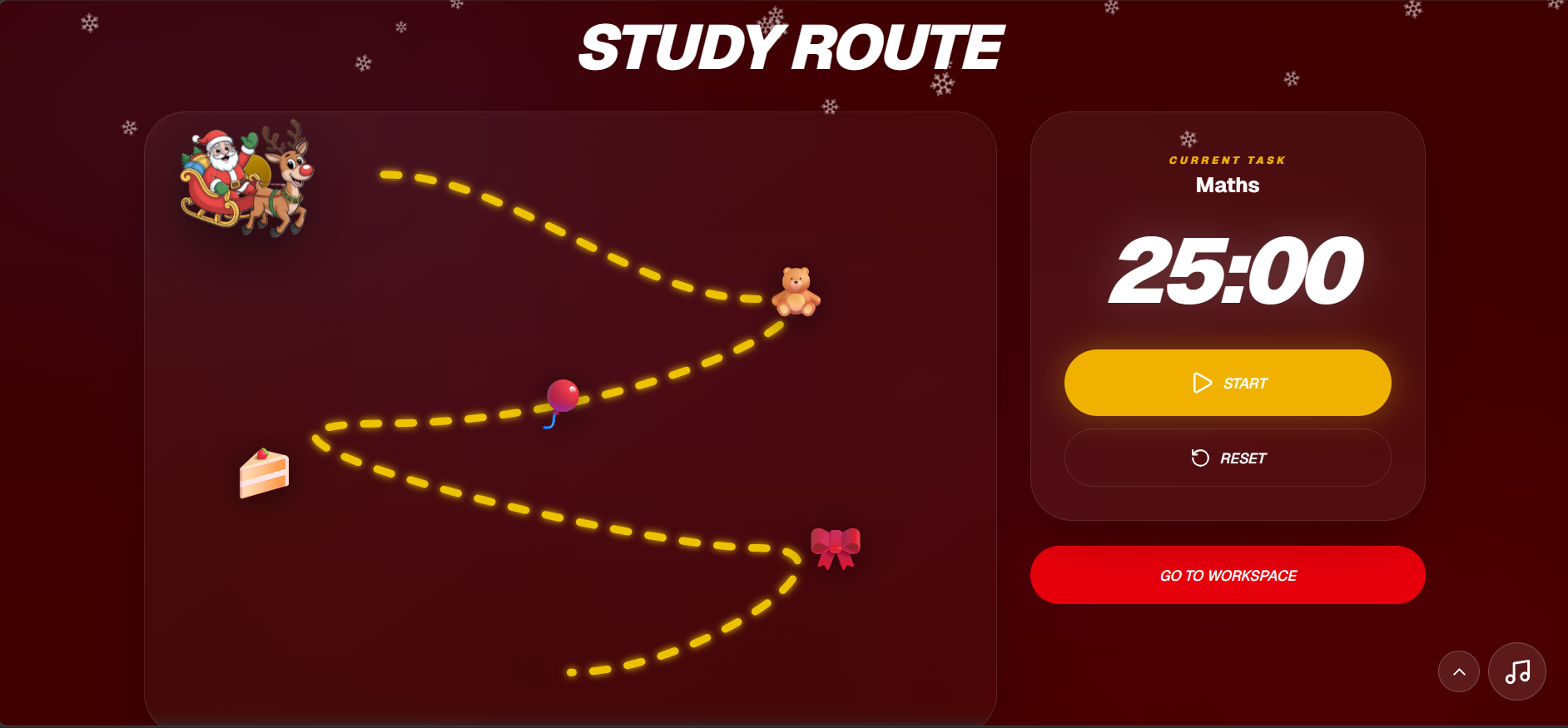Select the teddy bear route stop
The width and height of the screenshot is (1568, 728).
pos(796,292)
